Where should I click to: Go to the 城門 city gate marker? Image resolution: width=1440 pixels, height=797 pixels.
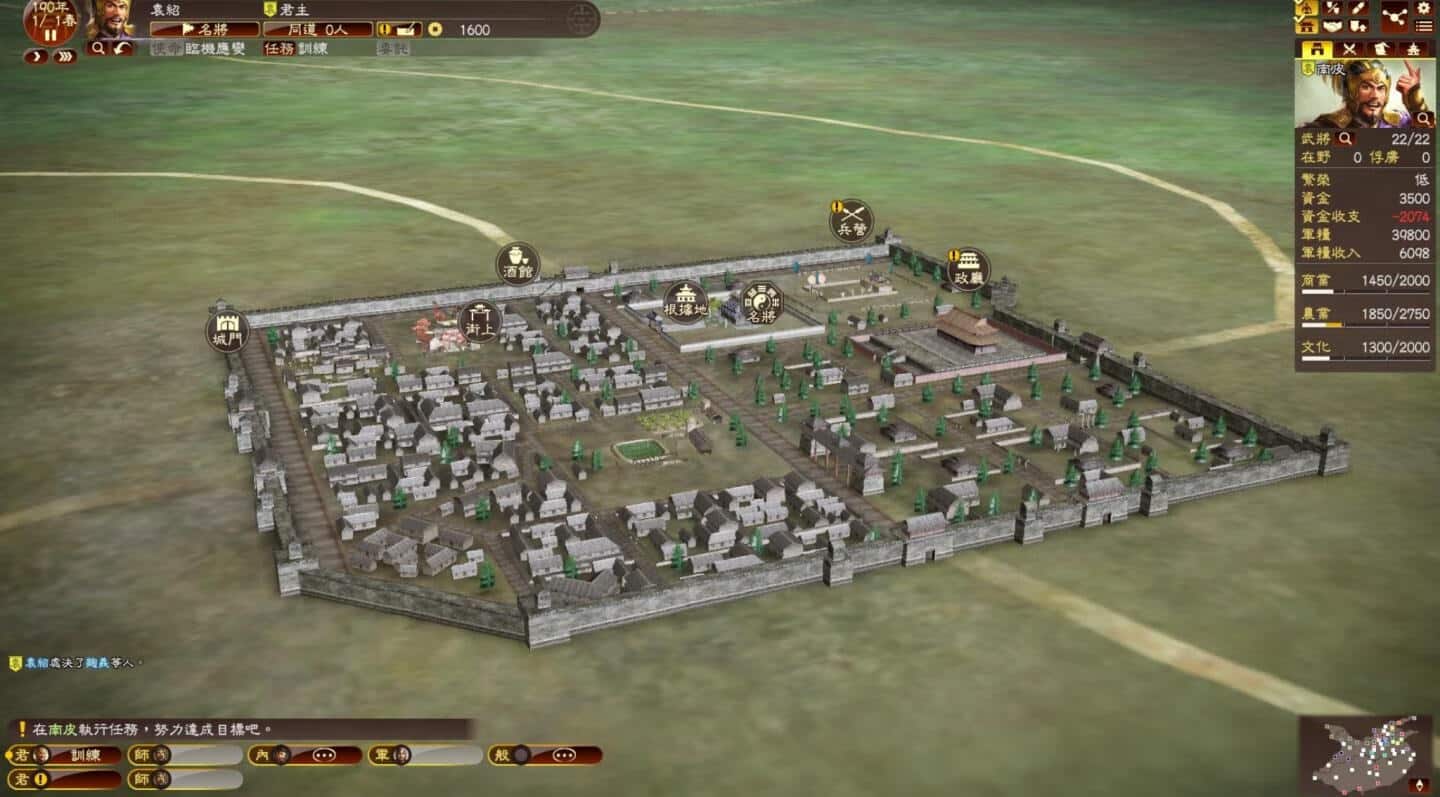[227, 331]
